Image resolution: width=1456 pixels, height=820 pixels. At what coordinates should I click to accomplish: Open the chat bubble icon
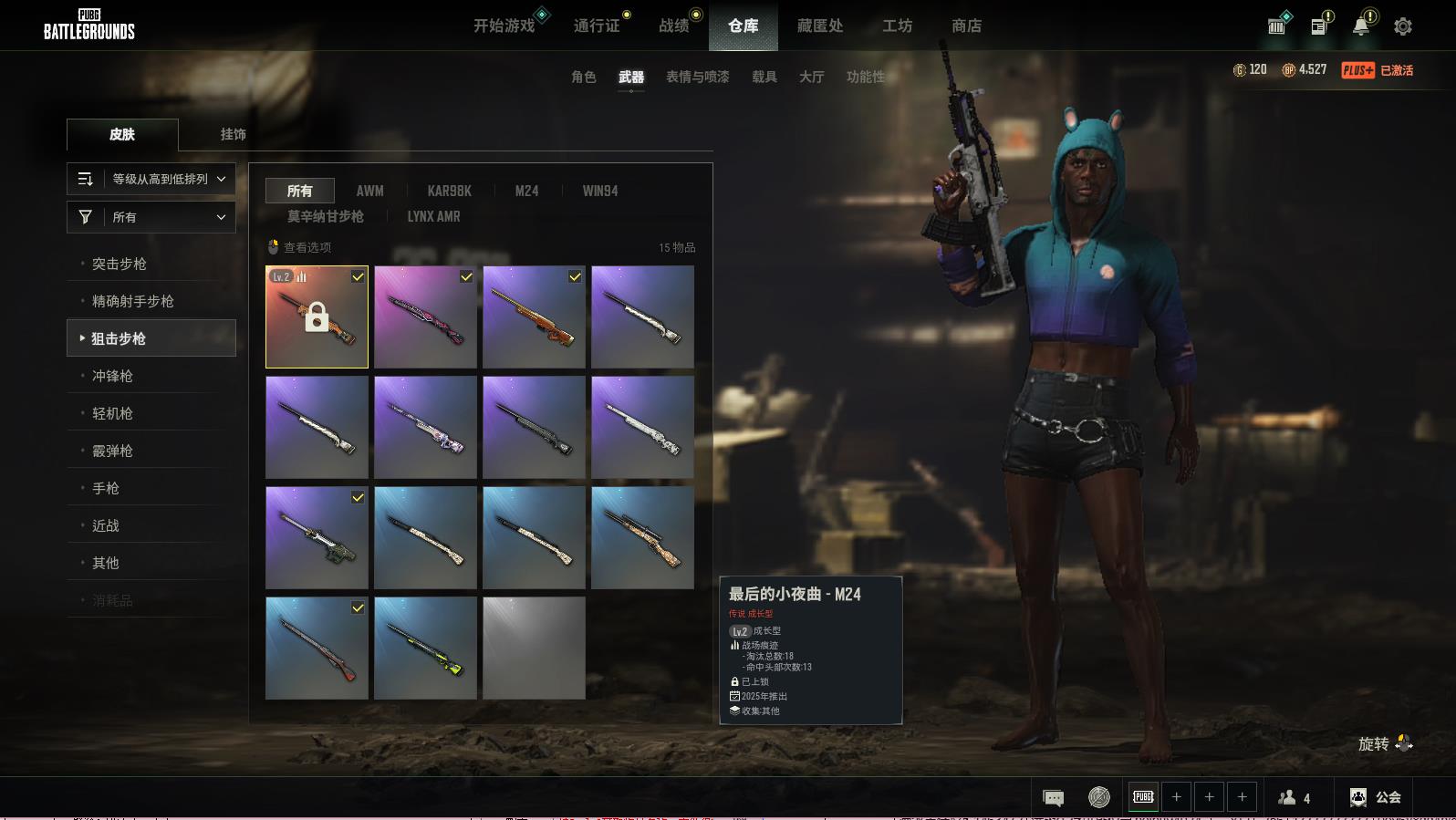(x=1053, y=798)
